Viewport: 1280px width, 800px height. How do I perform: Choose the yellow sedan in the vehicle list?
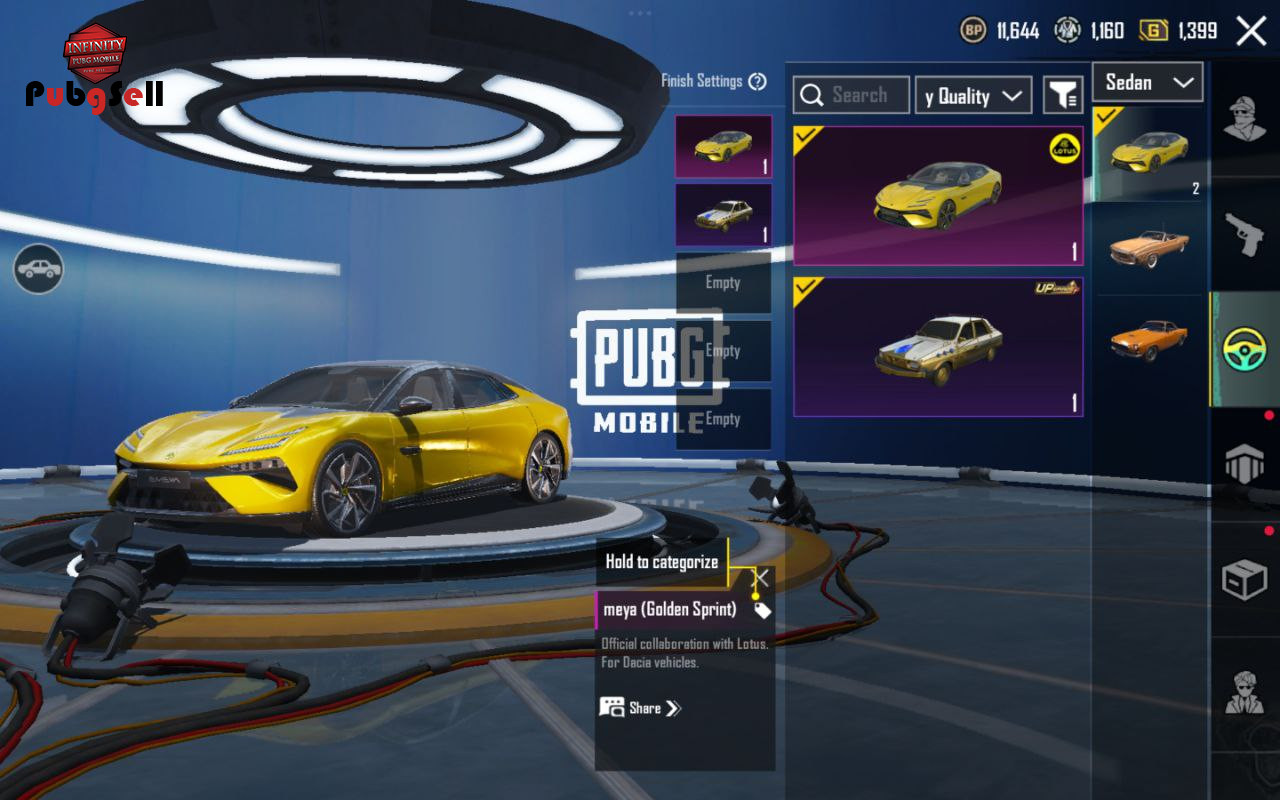click(x=1149, y=153)
